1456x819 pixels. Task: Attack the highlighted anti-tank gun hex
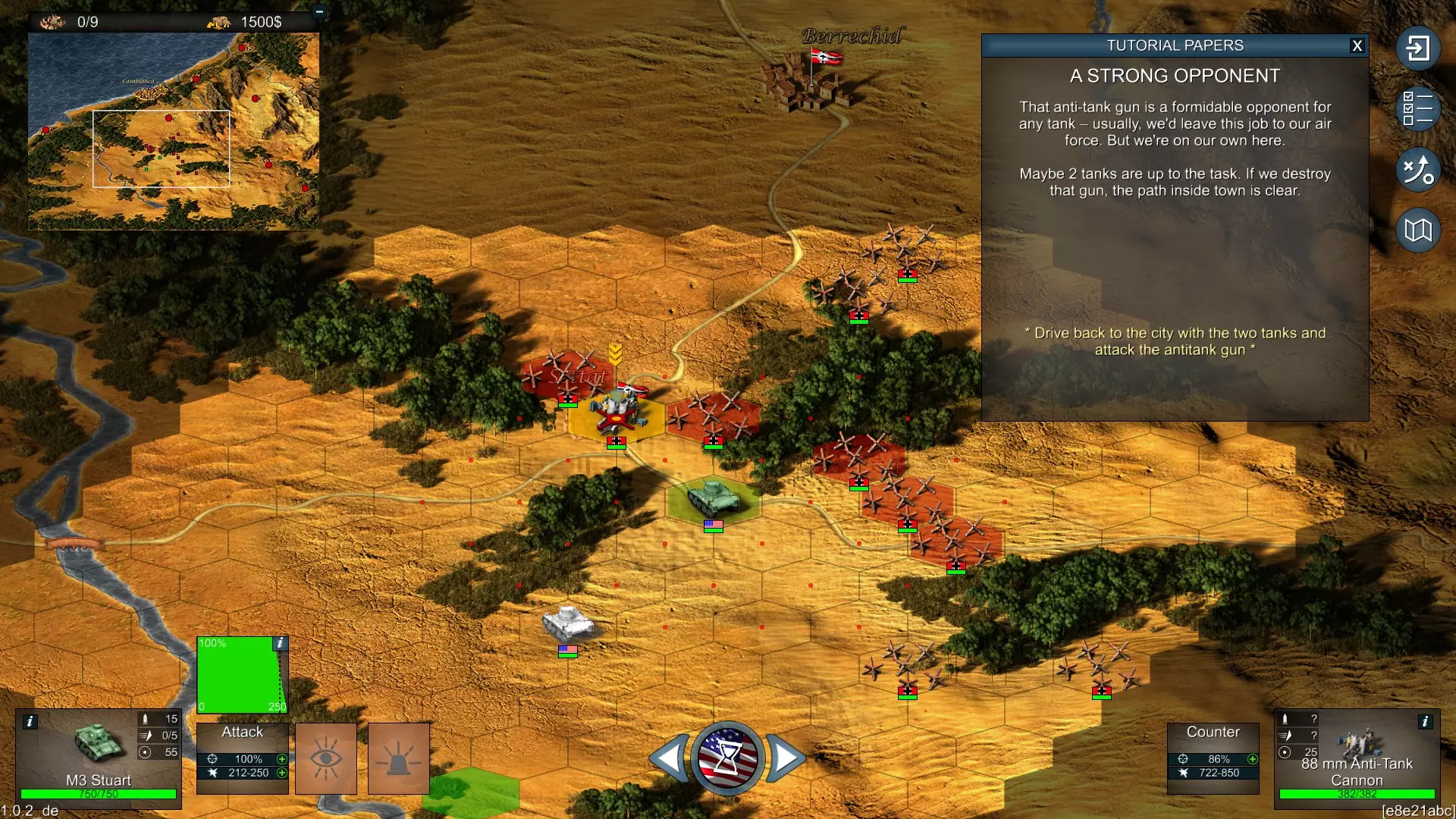coord(617,415)
